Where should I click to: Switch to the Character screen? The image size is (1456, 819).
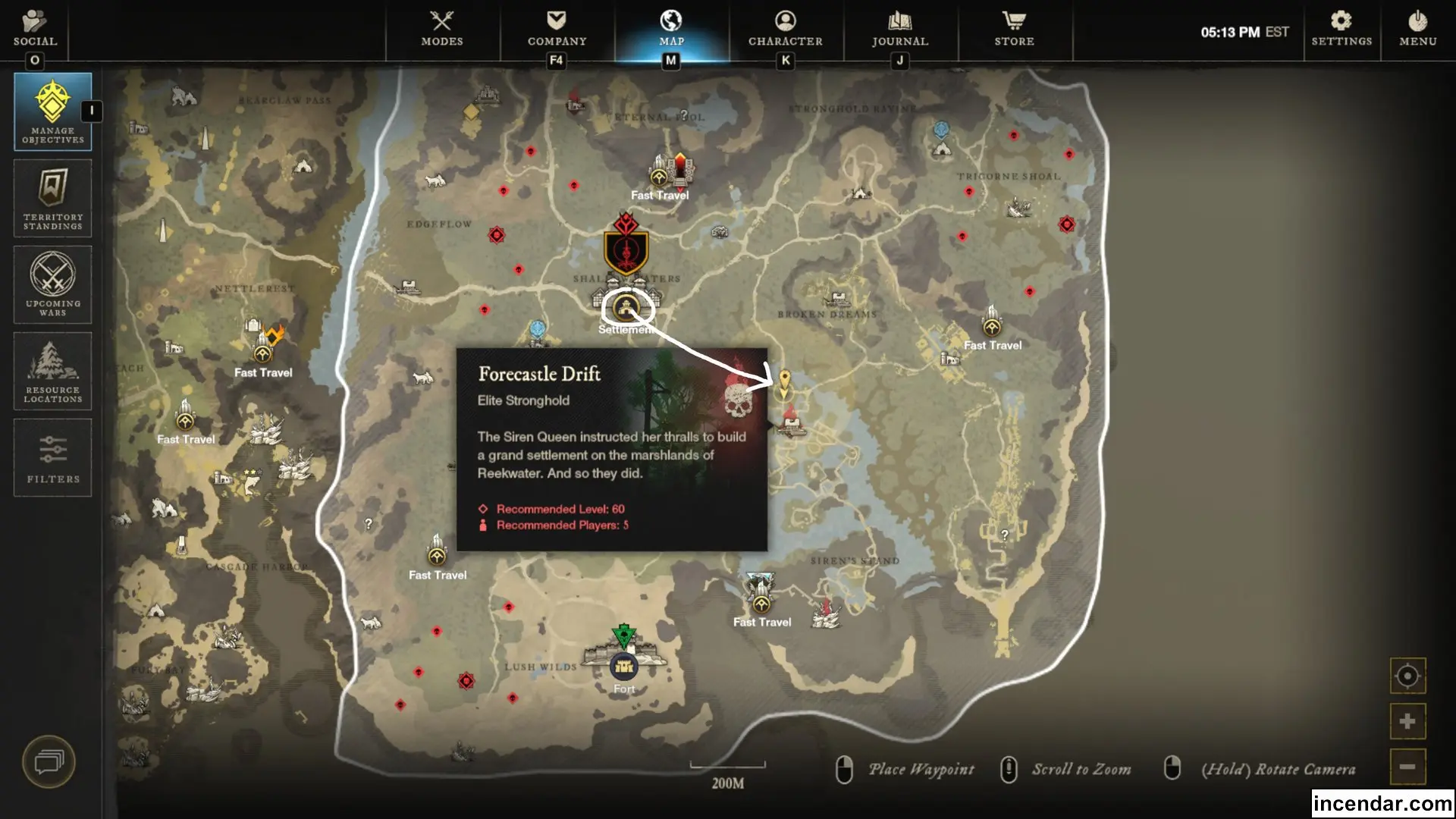pos(785,30)
